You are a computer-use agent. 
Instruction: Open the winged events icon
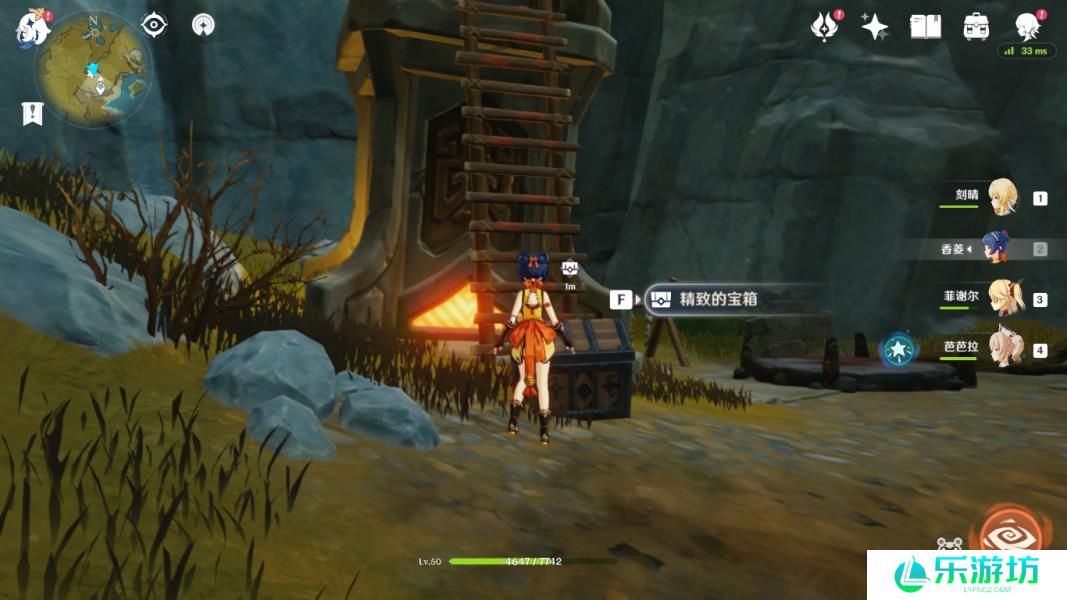pos(824,27)
